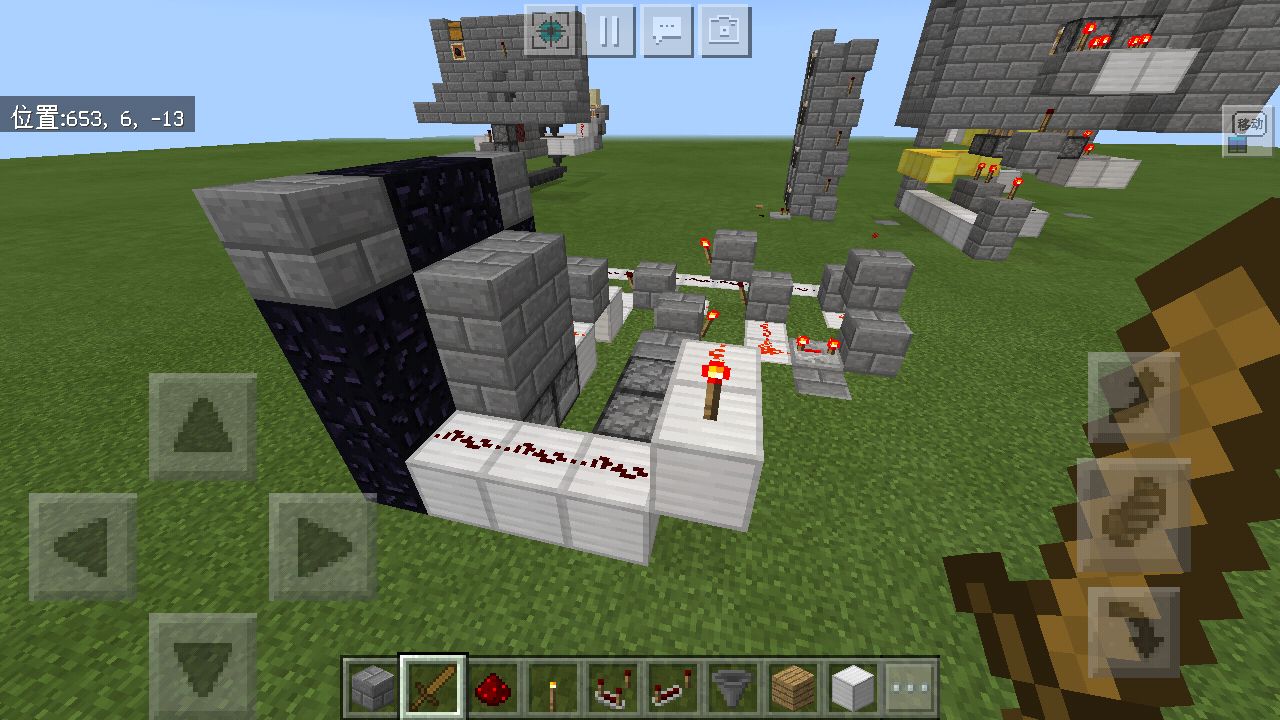Toggle the 移动 movement mode button
Viewport: 1280px width, 720px height.
click(1248, 131)
